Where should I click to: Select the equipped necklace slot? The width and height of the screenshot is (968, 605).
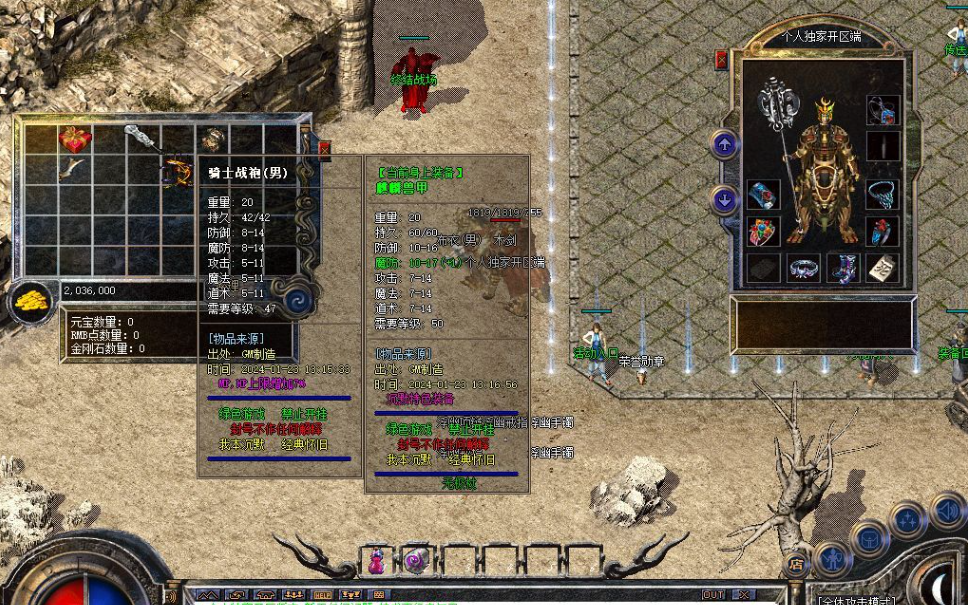tap(881, 192)
